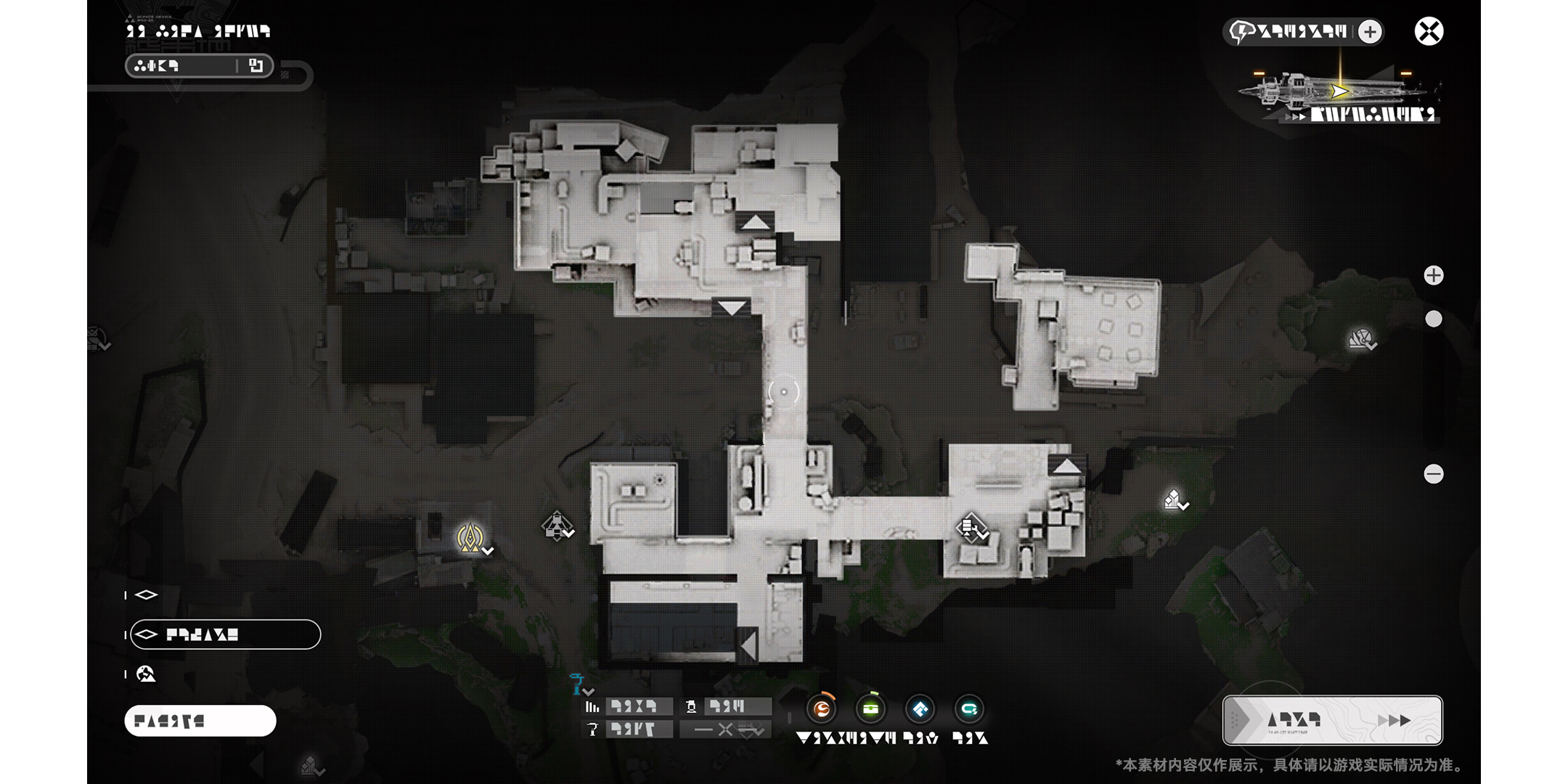Close the map screen
The height and width of the screenshot is (784, 1568).
(1429, 32)
